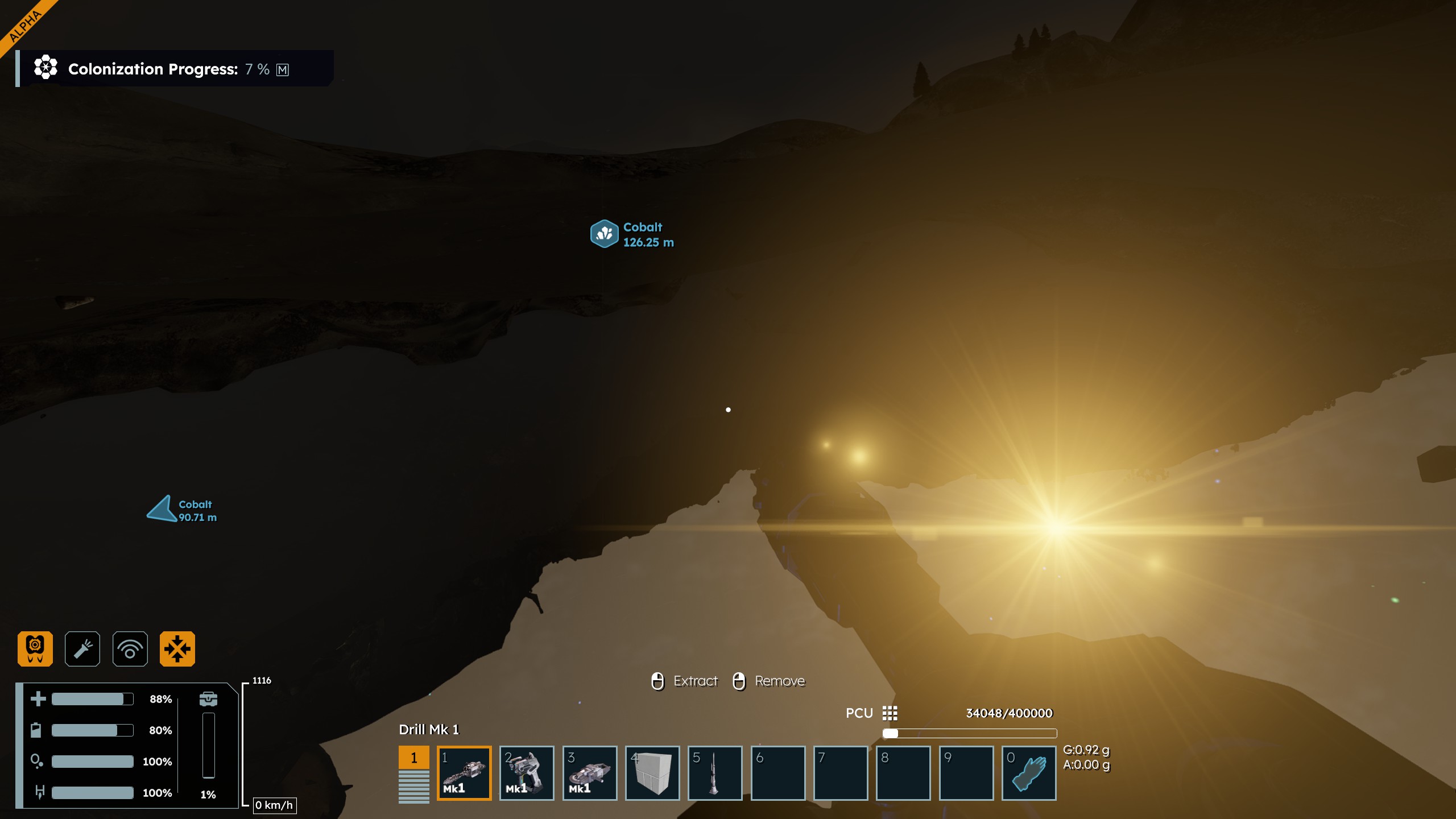Click the inventory toolbox icon
This screenshot has height=819, width=1456.
(208, 698)
